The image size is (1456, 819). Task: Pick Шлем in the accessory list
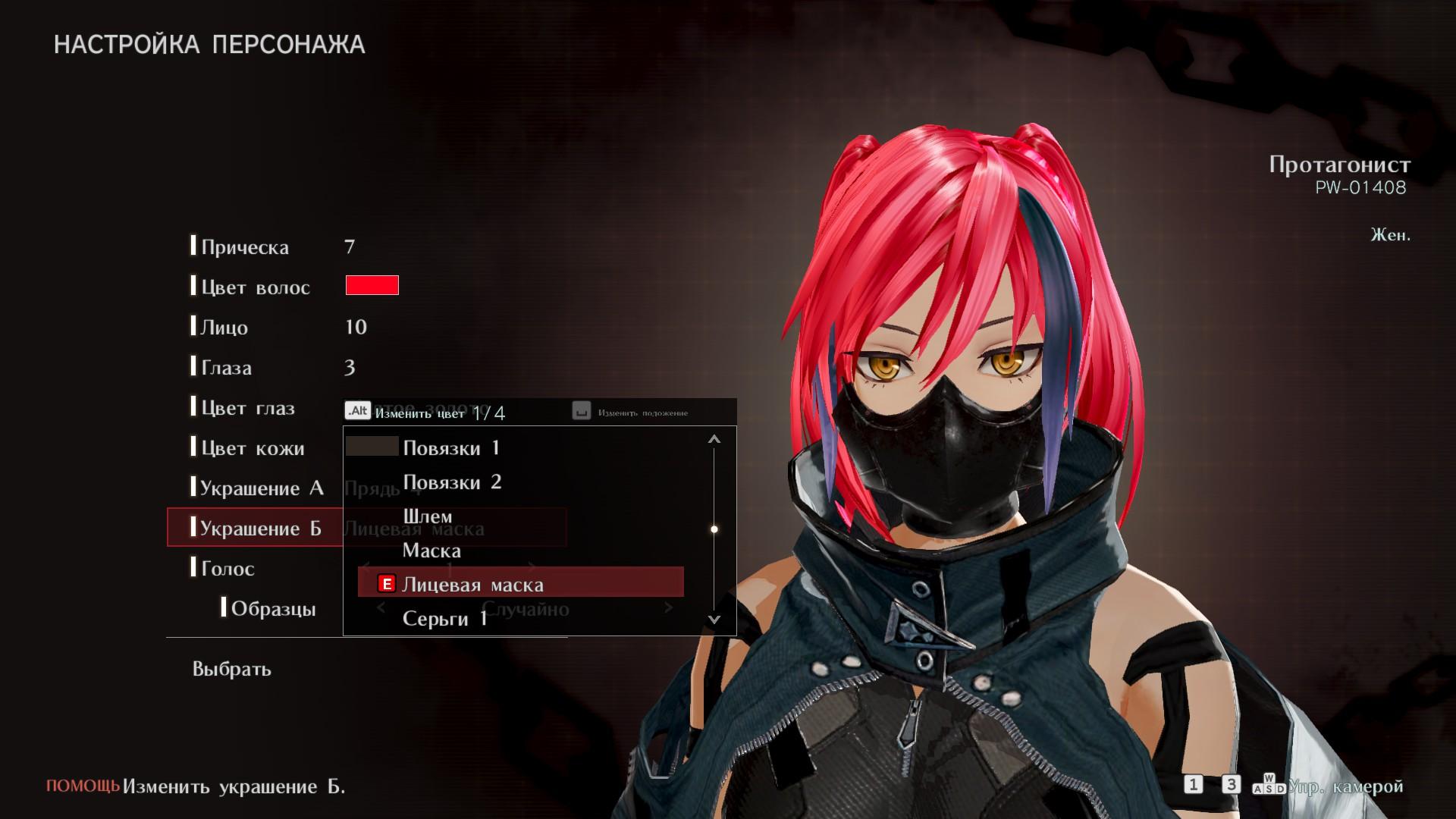[428, 516]
